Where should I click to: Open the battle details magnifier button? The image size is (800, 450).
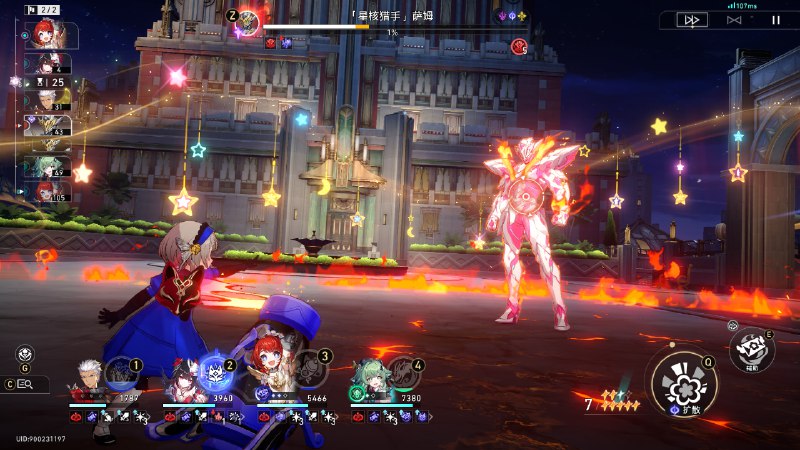pyautogui.click(x=26, y=383)
